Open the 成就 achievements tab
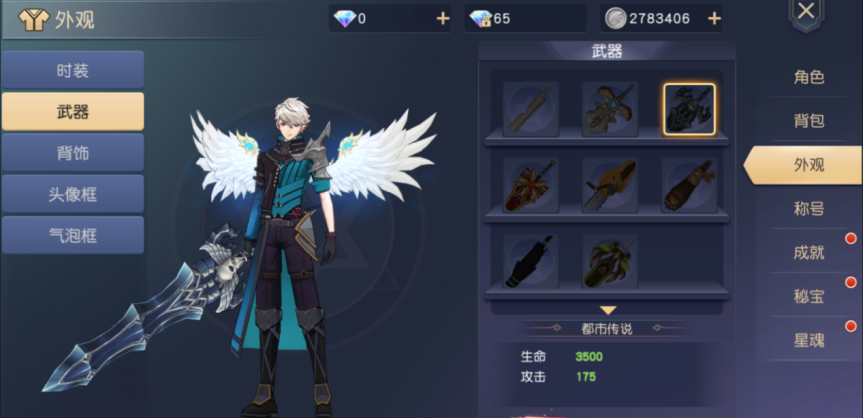The image size is (863, 418). 809,252
